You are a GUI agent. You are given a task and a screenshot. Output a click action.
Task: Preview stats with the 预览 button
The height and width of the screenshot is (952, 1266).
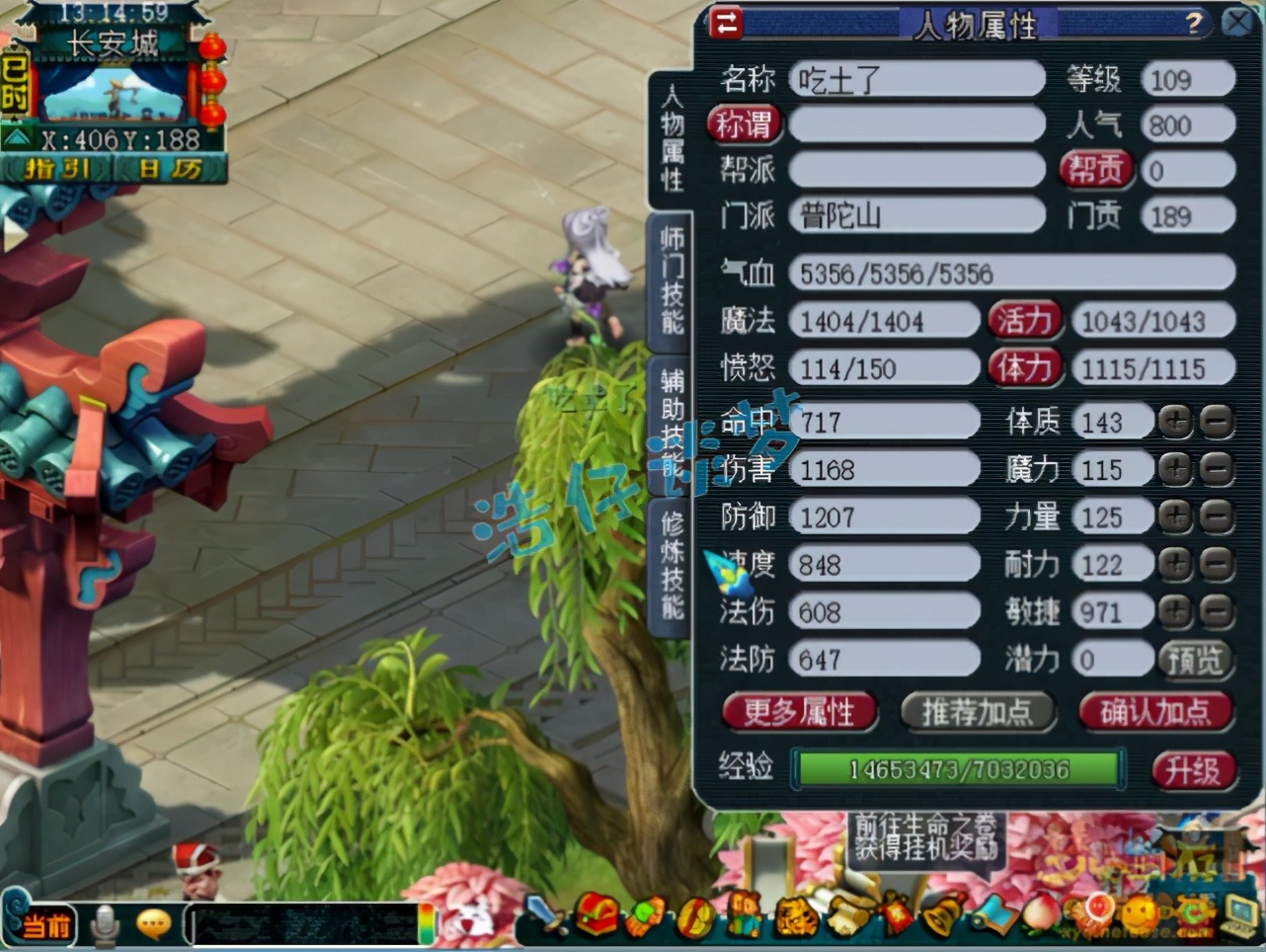click(1194, 659)
